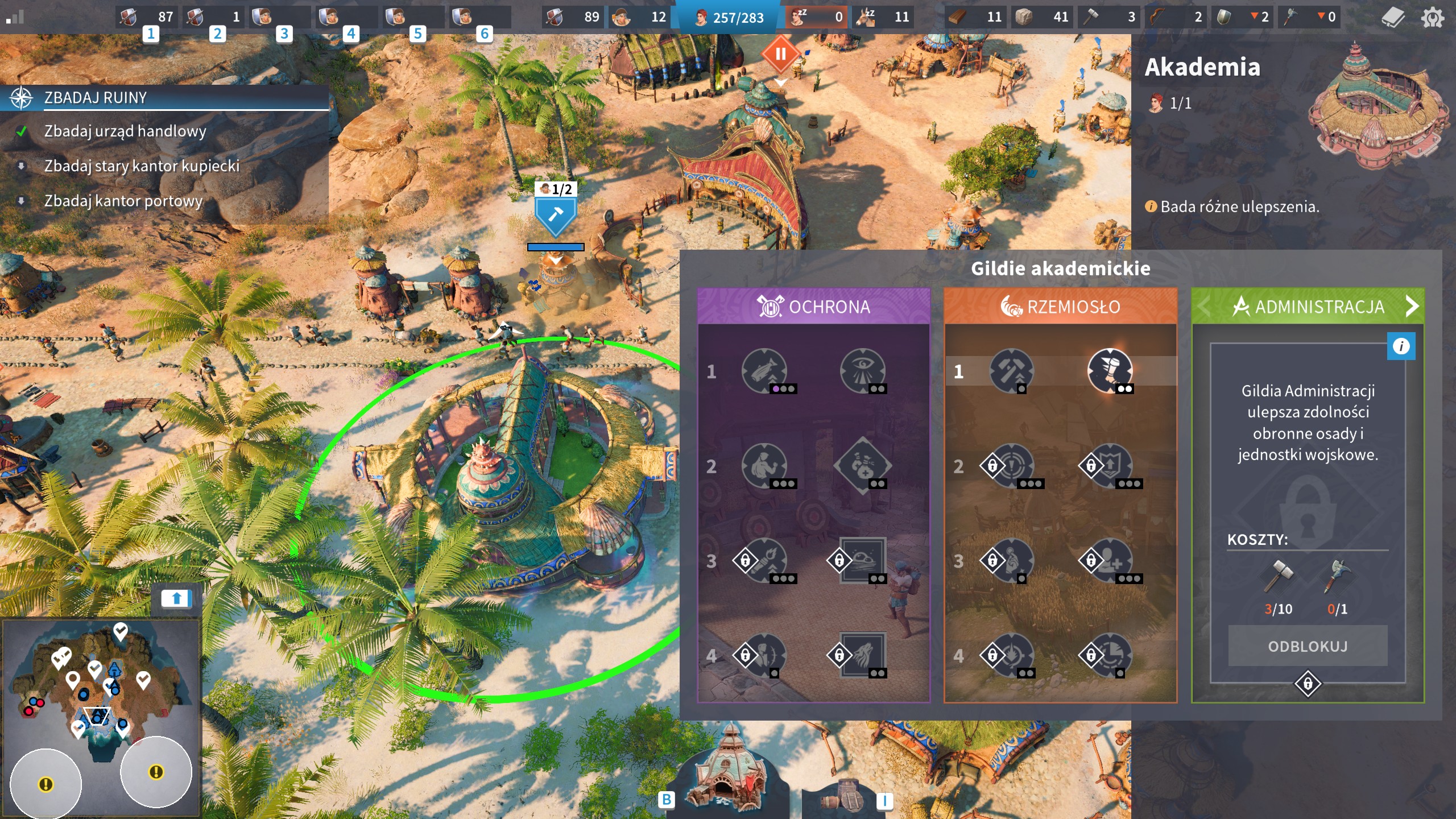Click the ODBLOKUJ unlock button
Screen dimensions: 1456x819
coord(1307,646)
